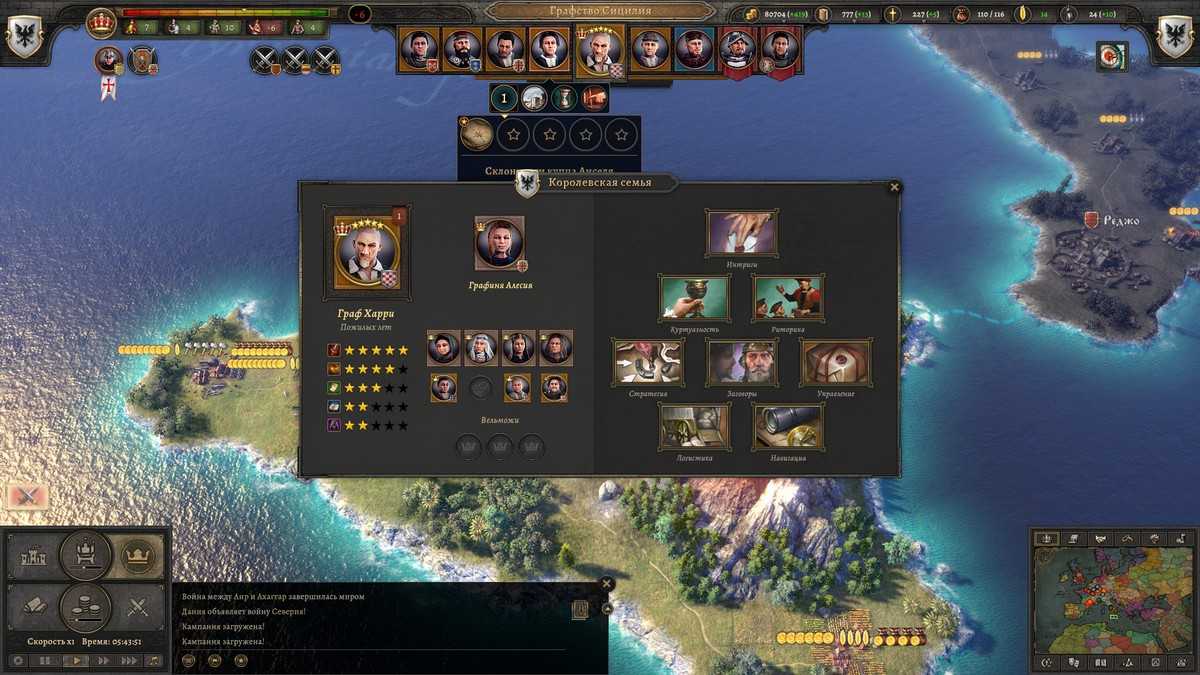Screen dimensions: 1200x675
Task: Select the Риторика skill tile
Action: point(788,298)
